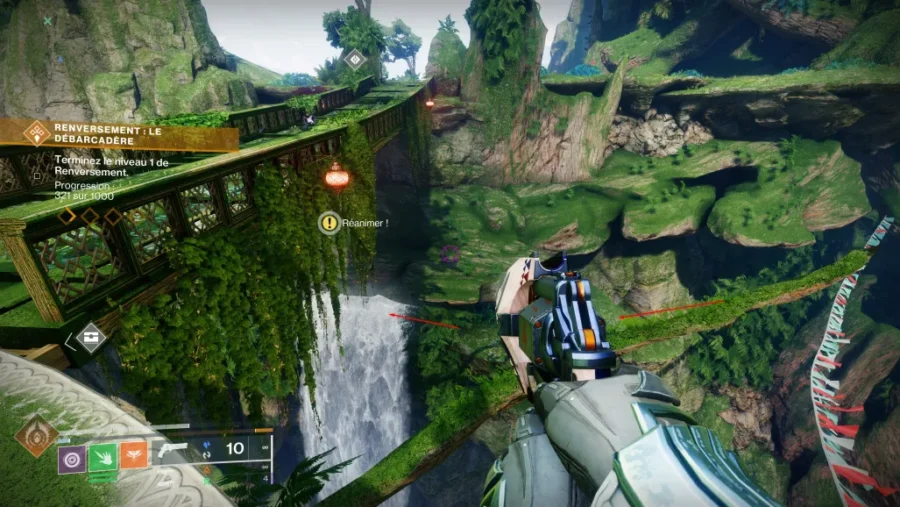Viewport: 900px width, 507px height.
Task: Click the chest loot indicator icon
Action: [91, 337]
